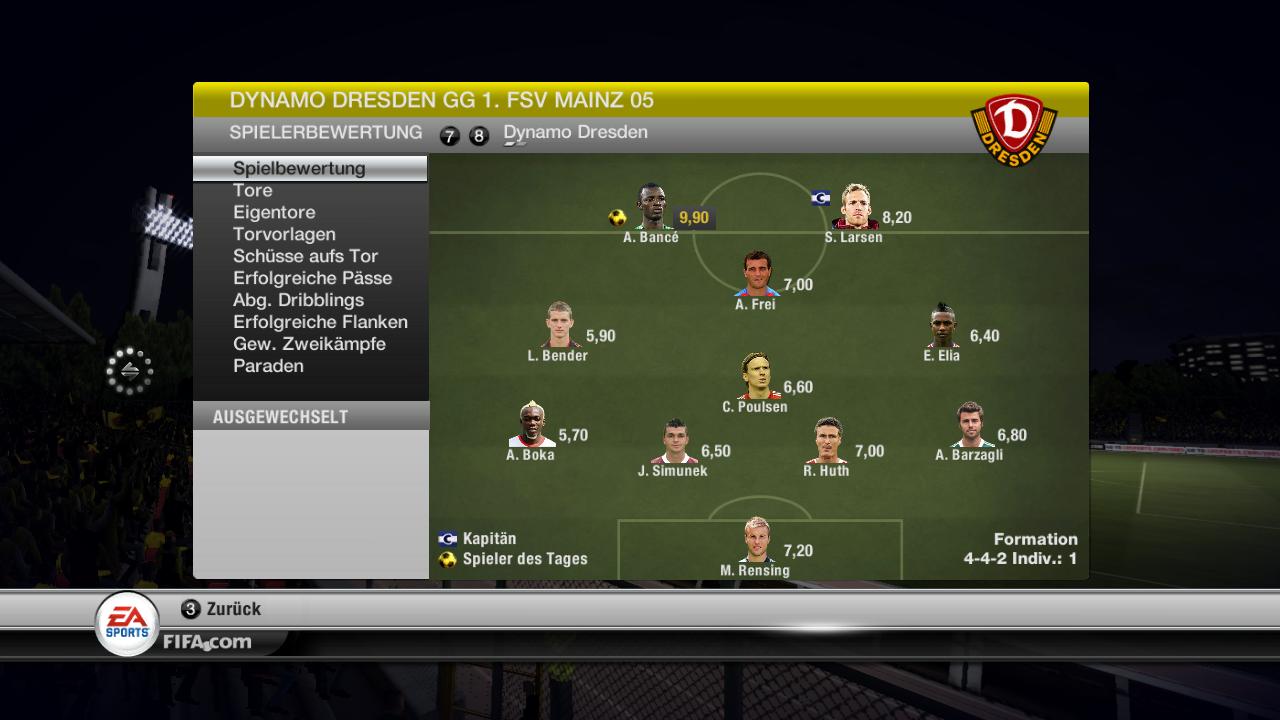This screenshot has height=720, width=1280.
Task: Select Gew. Zweikämpfe entry
Action: (x=309, y=344)
